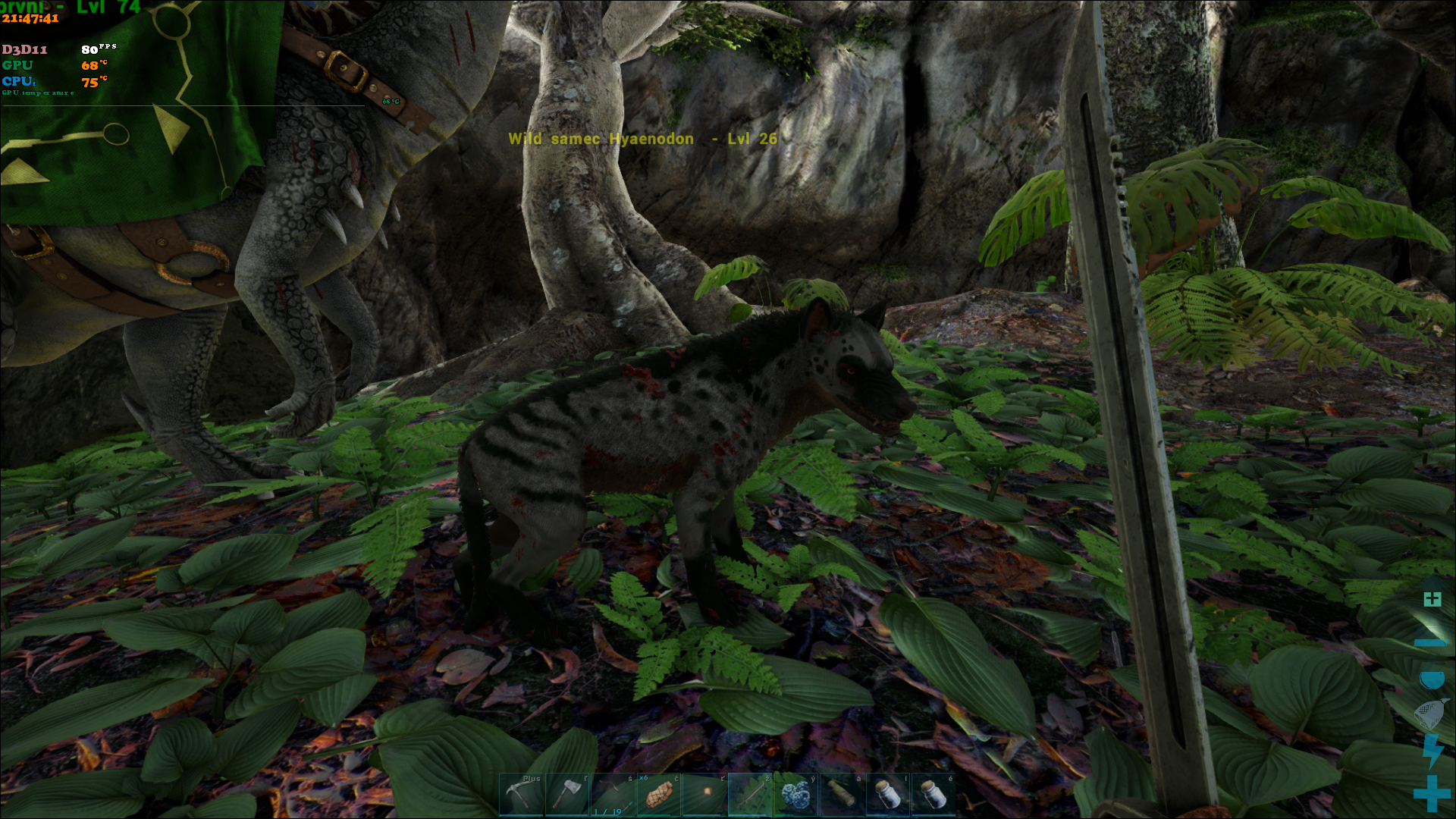This screenshot has height=819, width=1456.
Task: Equip the hatchet from the hotbar
Action: pos(567,795)
